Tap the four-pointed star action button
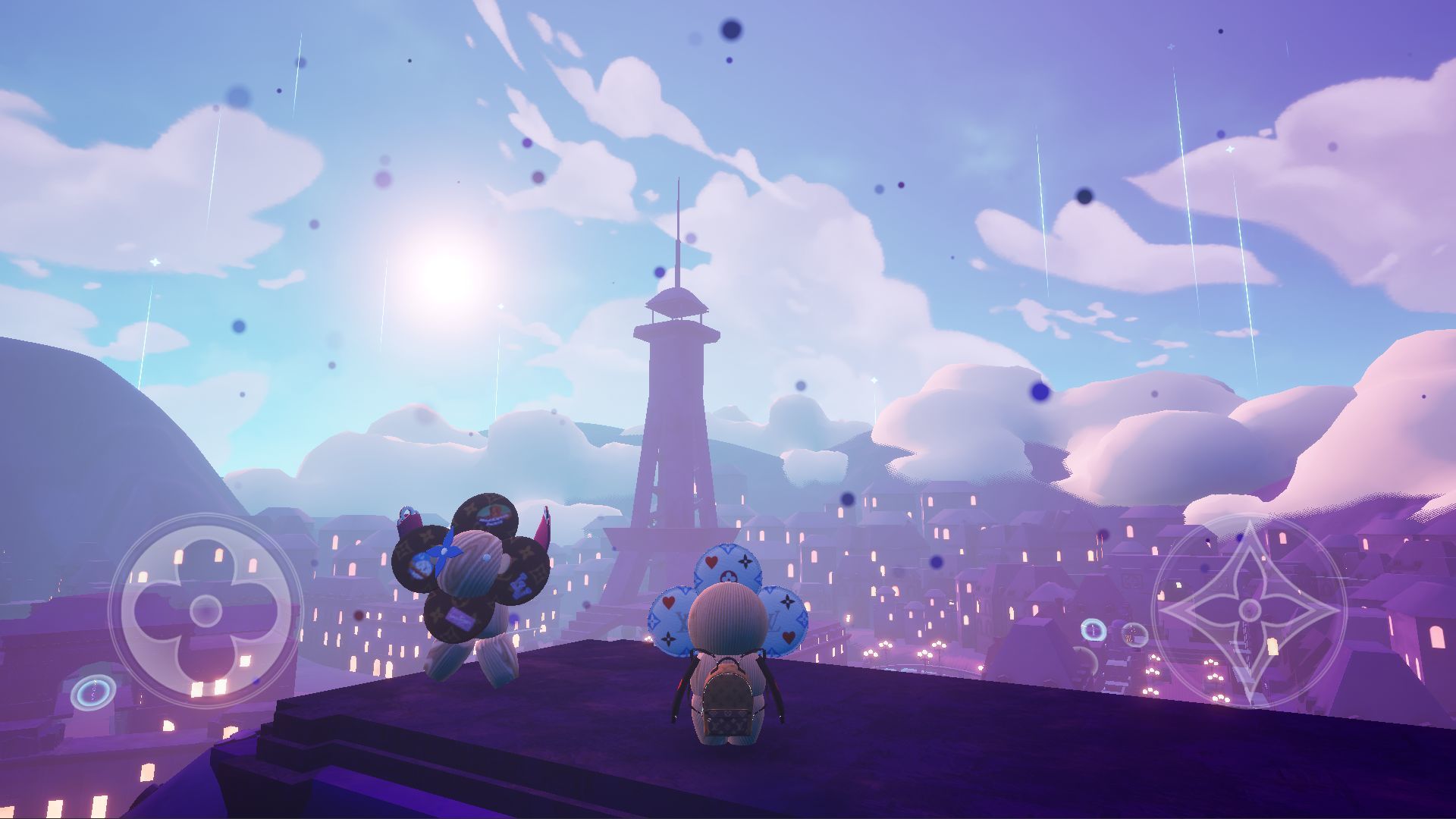 tap(1249, 610)
